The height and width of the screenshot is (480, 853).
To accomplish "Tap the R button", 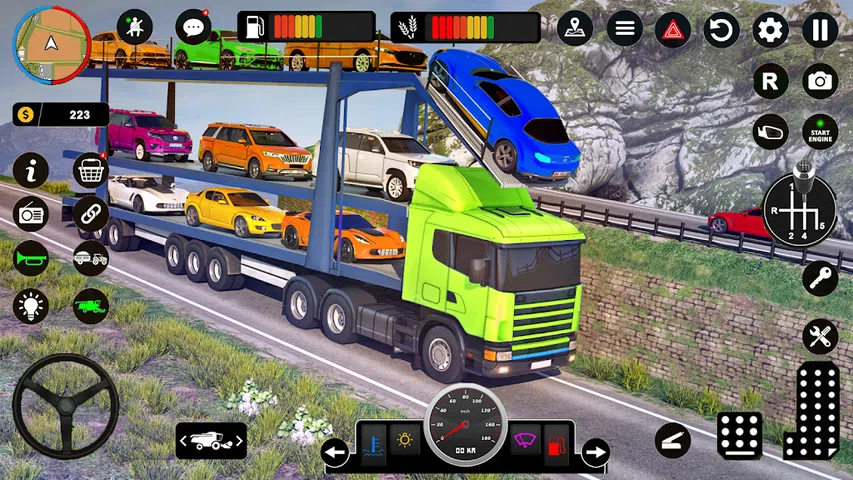I will (x=770, y=81).
